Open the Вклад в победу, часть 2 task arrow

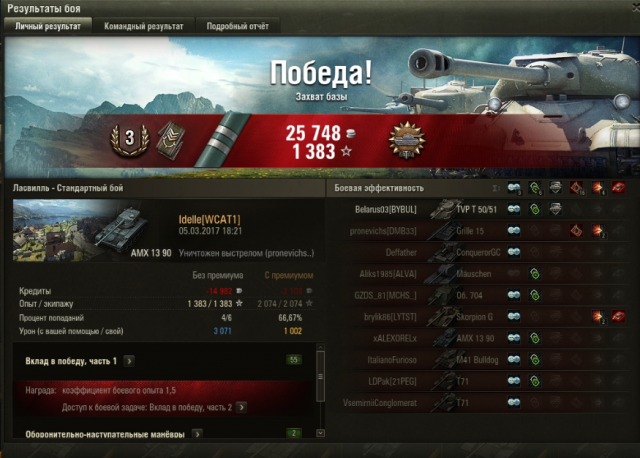click(241, 408)
